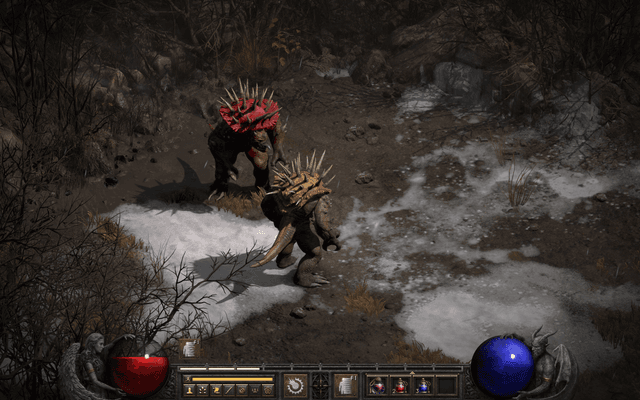Drink the blue mana potion in the belt

423,386
